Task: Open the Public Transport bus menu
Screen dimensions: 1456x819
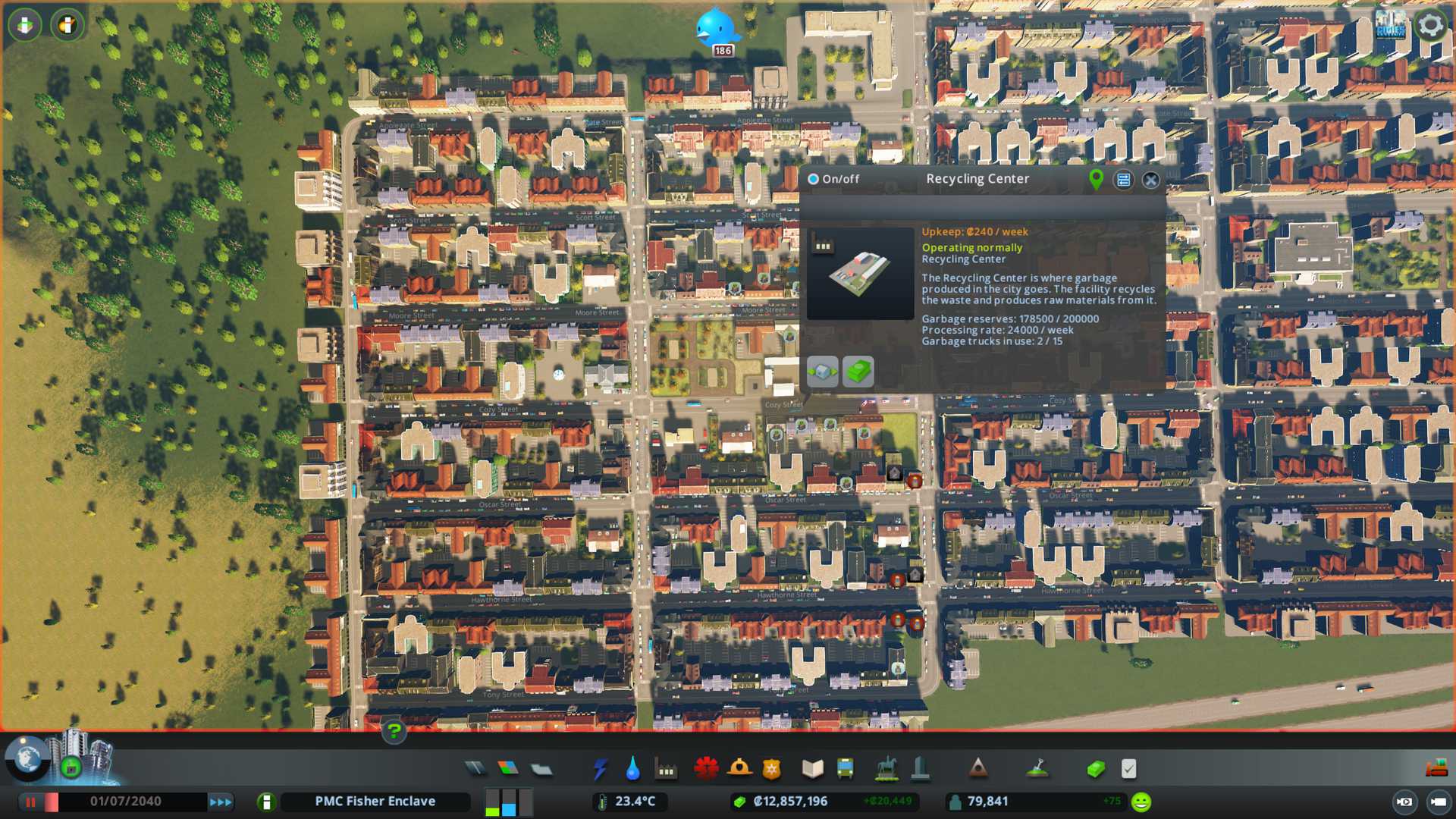Action: (845, 769)
